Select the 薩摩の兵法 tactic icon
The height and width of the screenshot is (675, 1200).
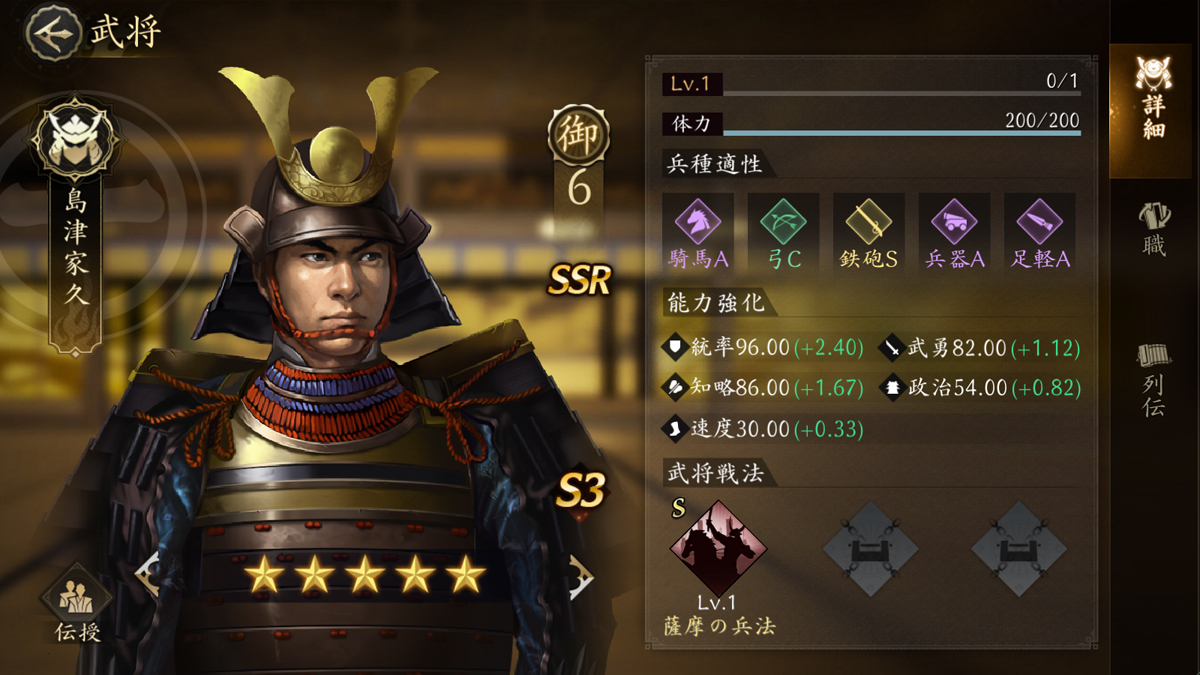tap(717, 548)
